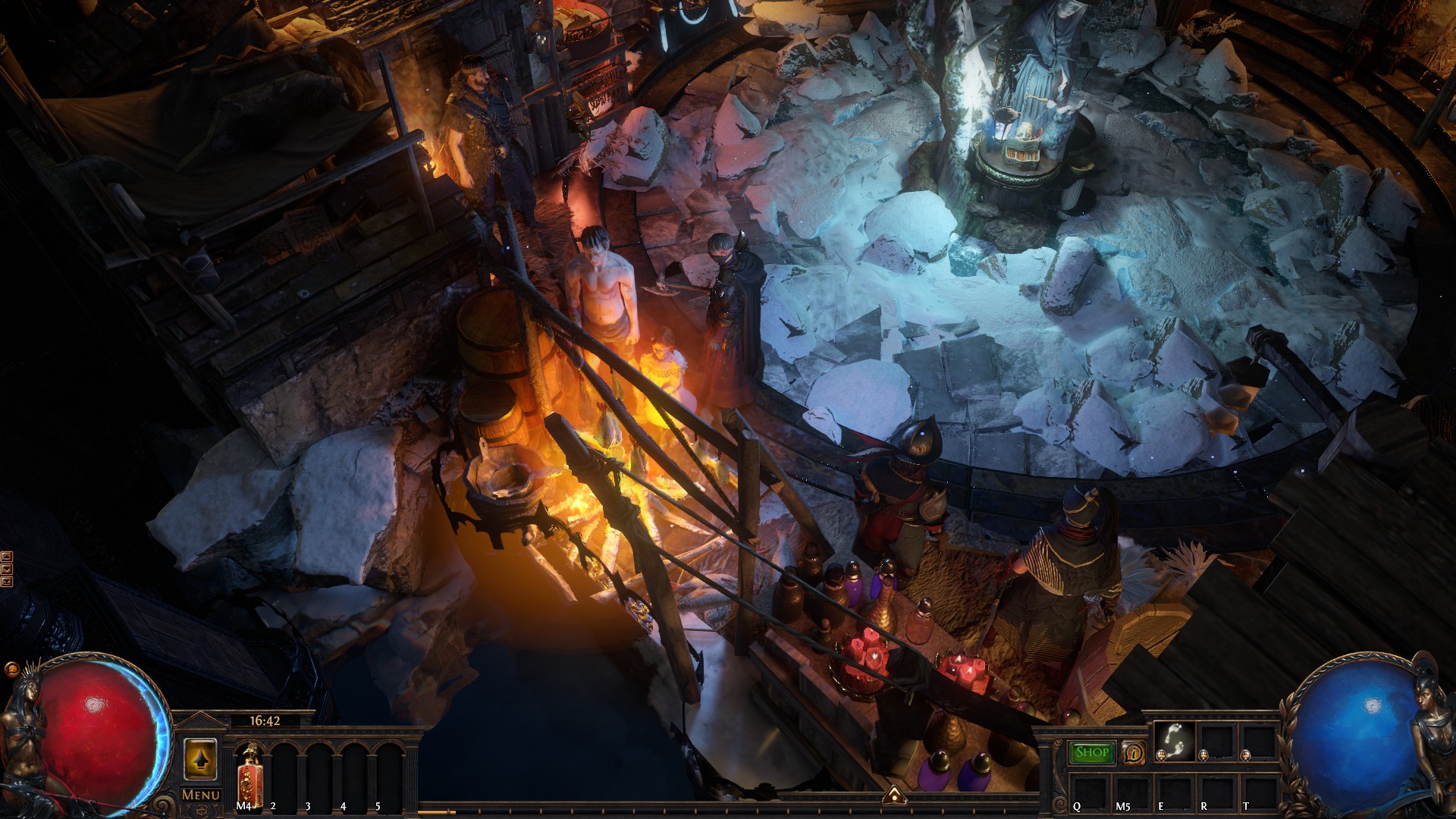Jump to bottom of chat log

click(7, 582)
